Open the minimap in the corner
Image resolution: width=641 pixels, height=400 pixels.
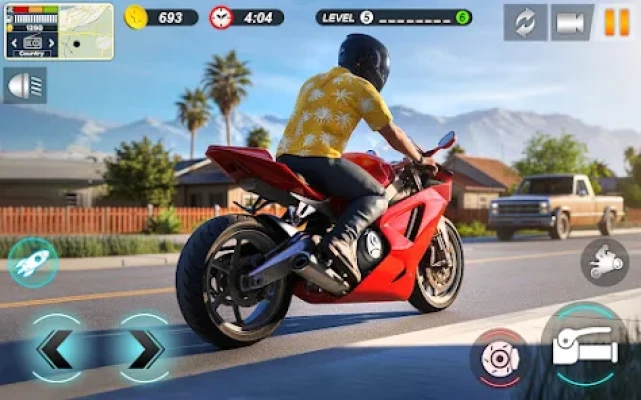(x=57, y=31)
